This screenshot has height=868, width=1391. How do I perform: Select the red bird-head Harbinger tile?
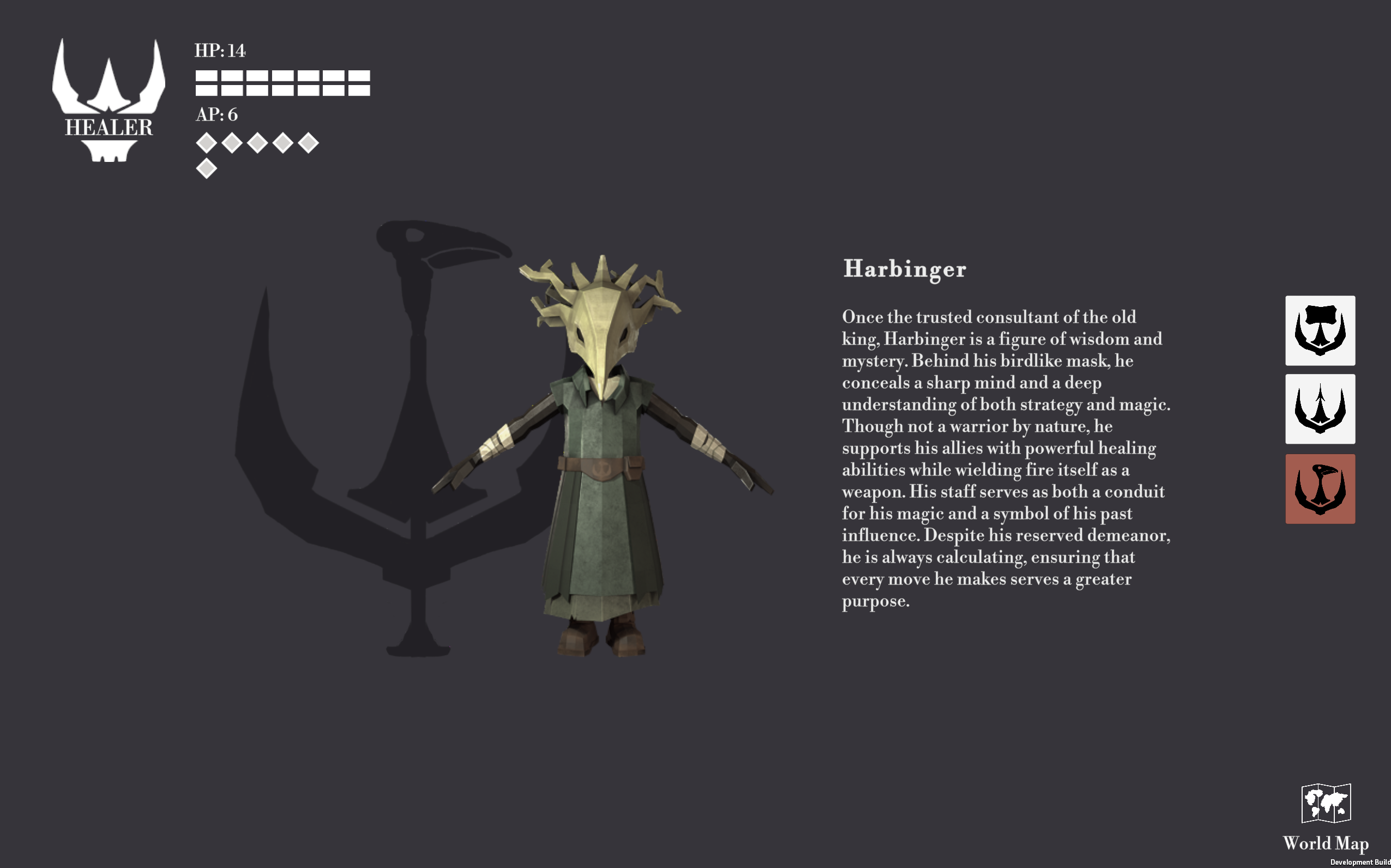[1320, 489]
